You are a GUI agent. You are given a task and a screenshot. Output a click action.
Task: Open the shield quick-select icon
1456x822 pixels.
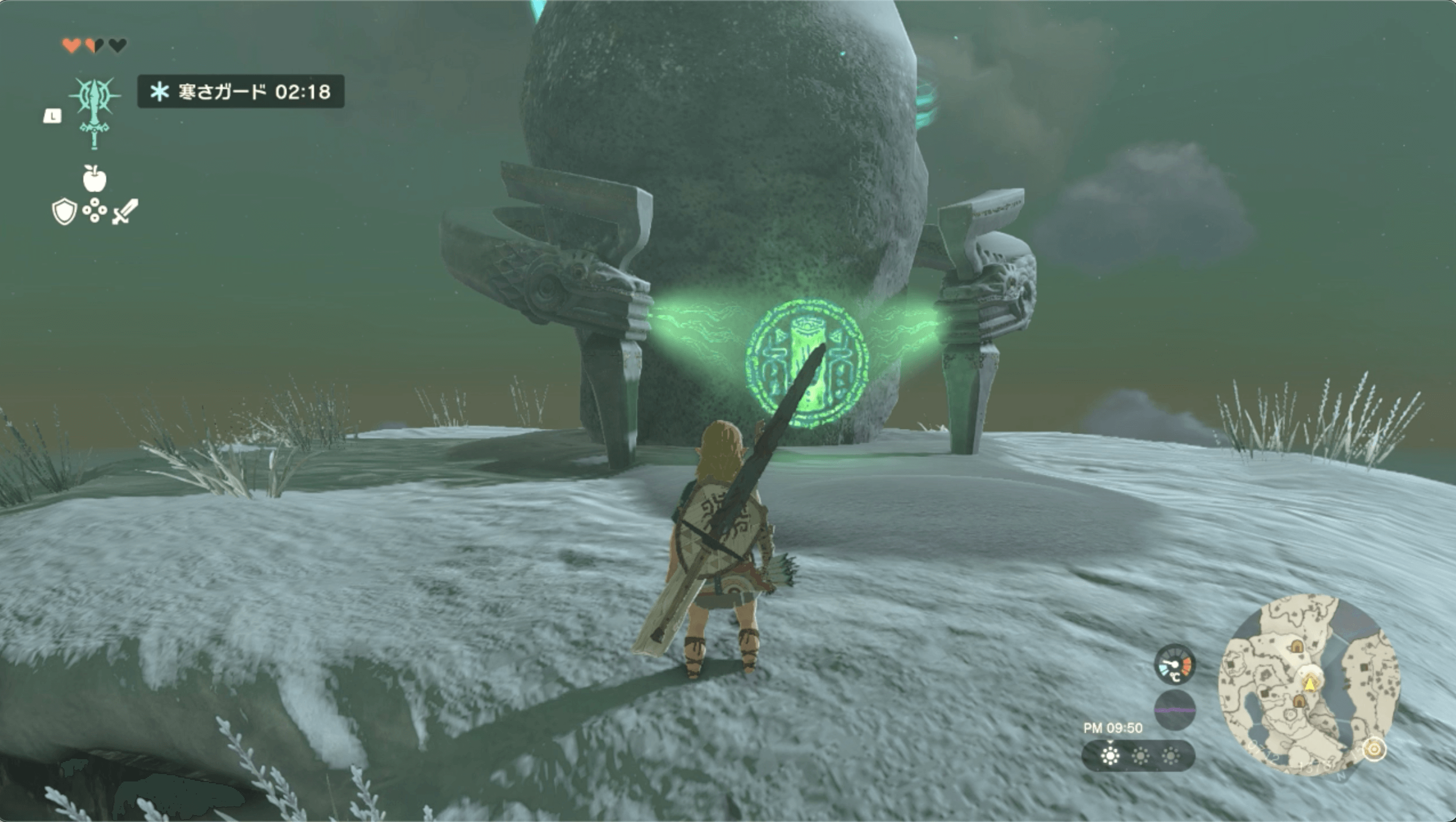coord(64,212)
